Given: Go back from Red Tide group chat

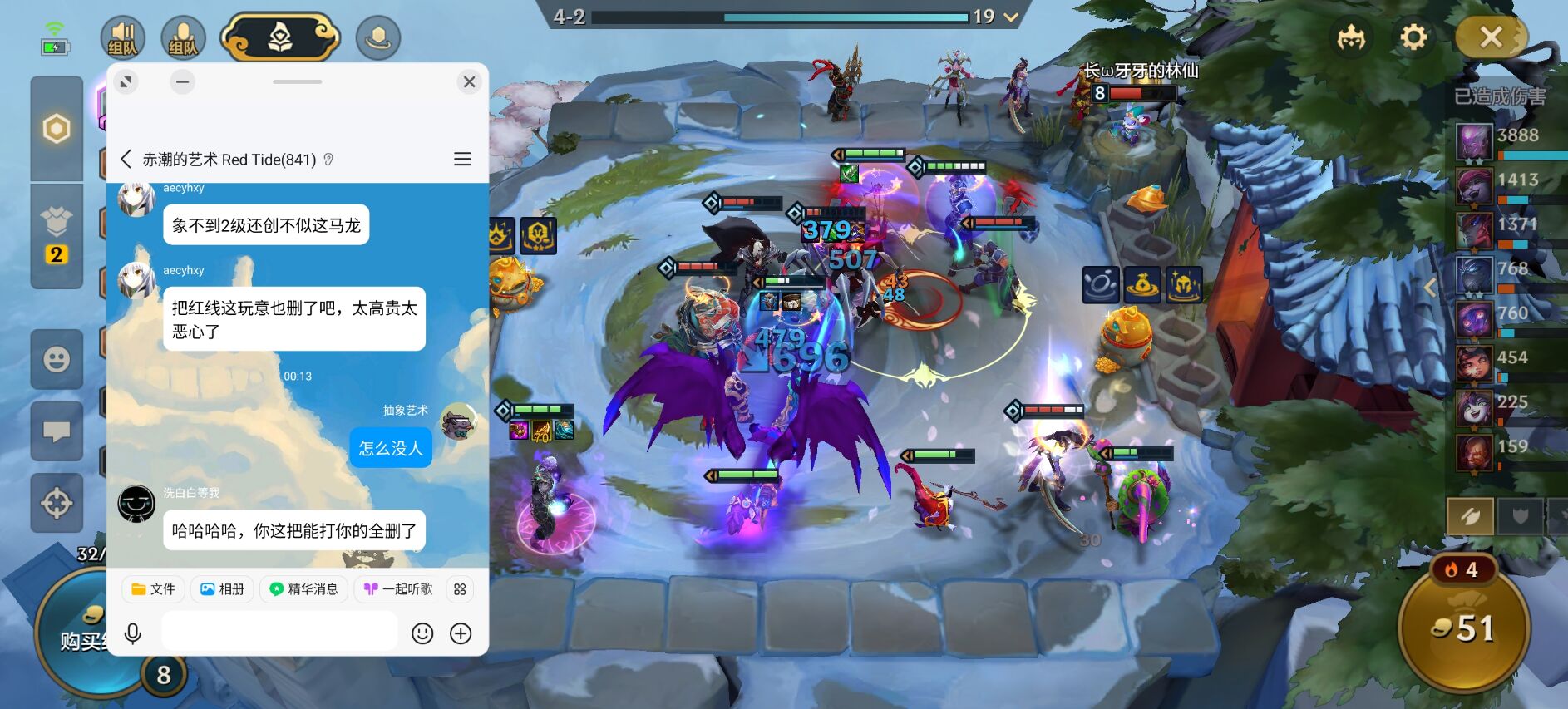Looking at the screenshot, I should coord(126,159).
